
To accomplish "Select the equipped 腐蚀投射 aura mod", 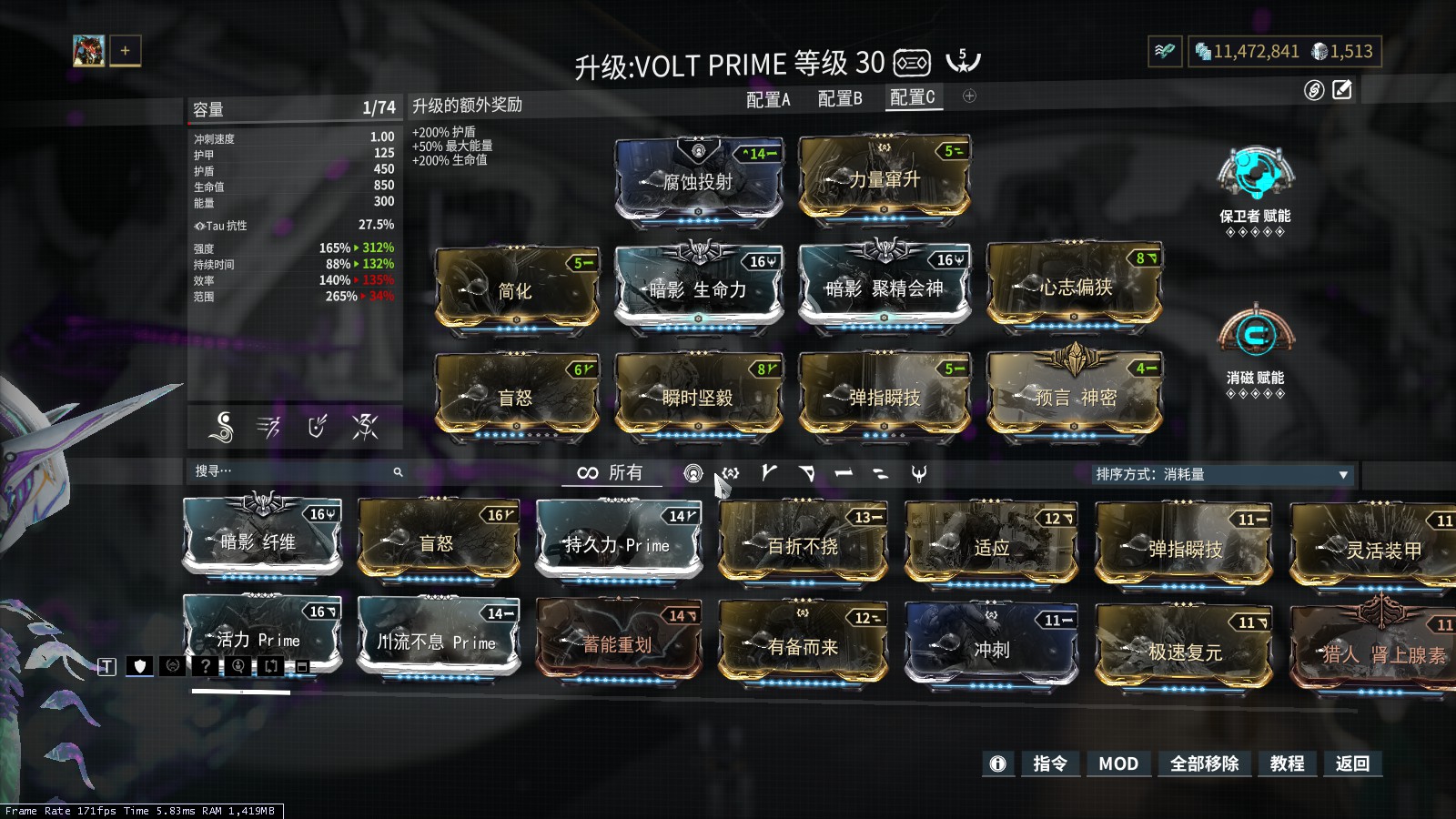I will pos(698,181).
